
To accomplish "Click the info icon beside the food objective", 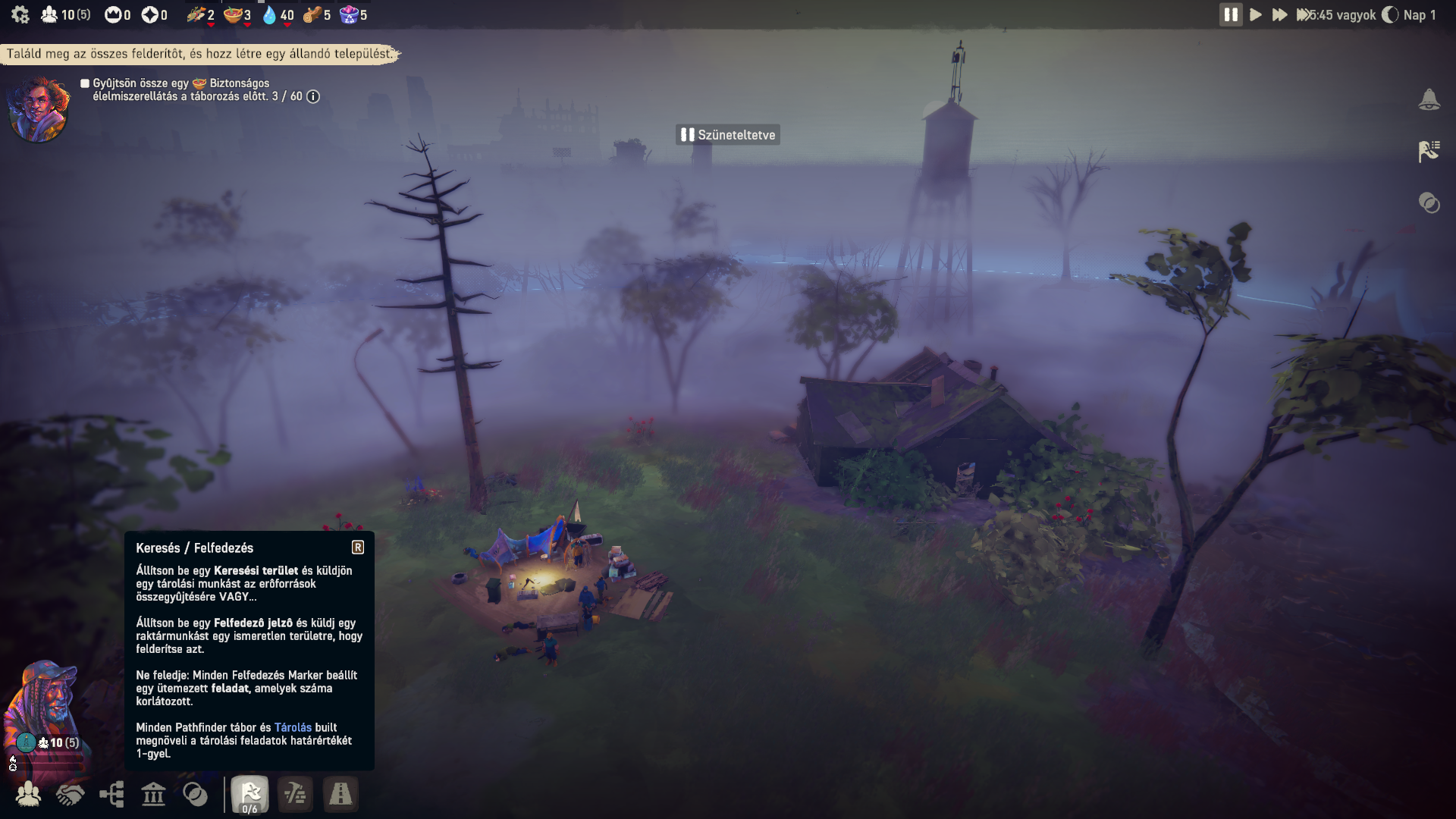I will coord(313,96).
